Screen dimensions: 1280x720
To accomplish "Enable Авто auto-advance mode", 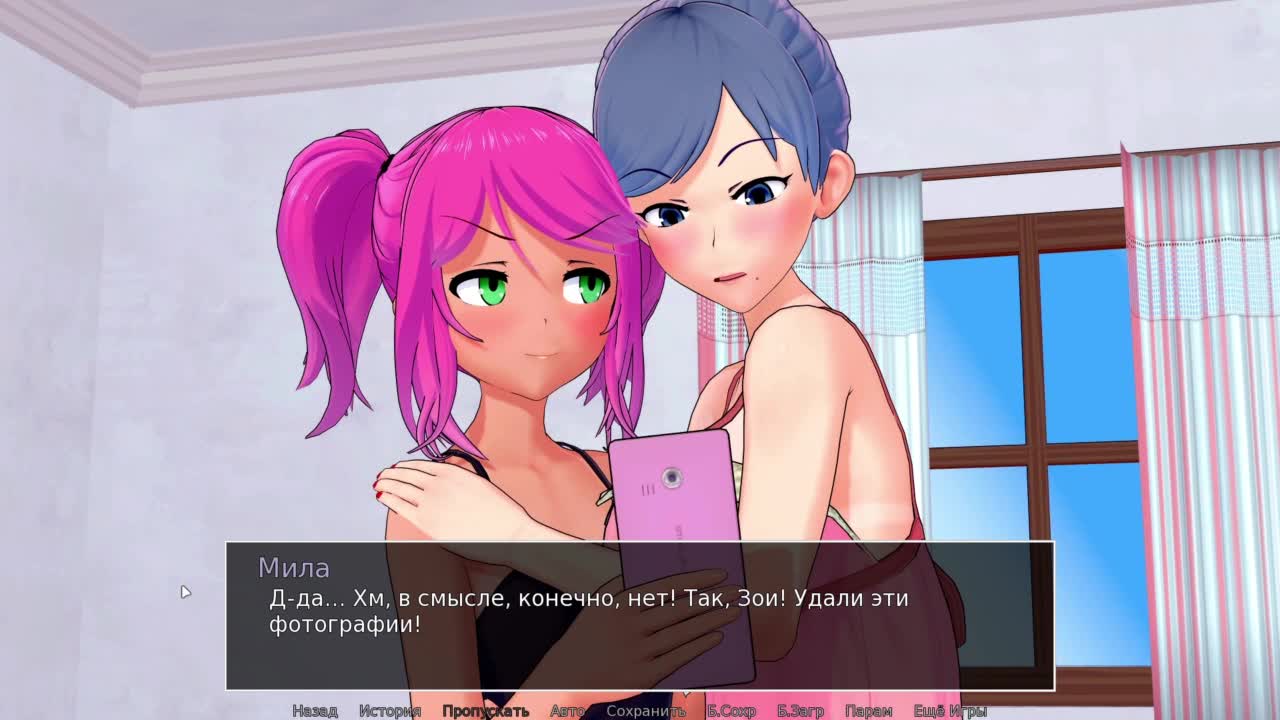I will [x=567, y=711].
